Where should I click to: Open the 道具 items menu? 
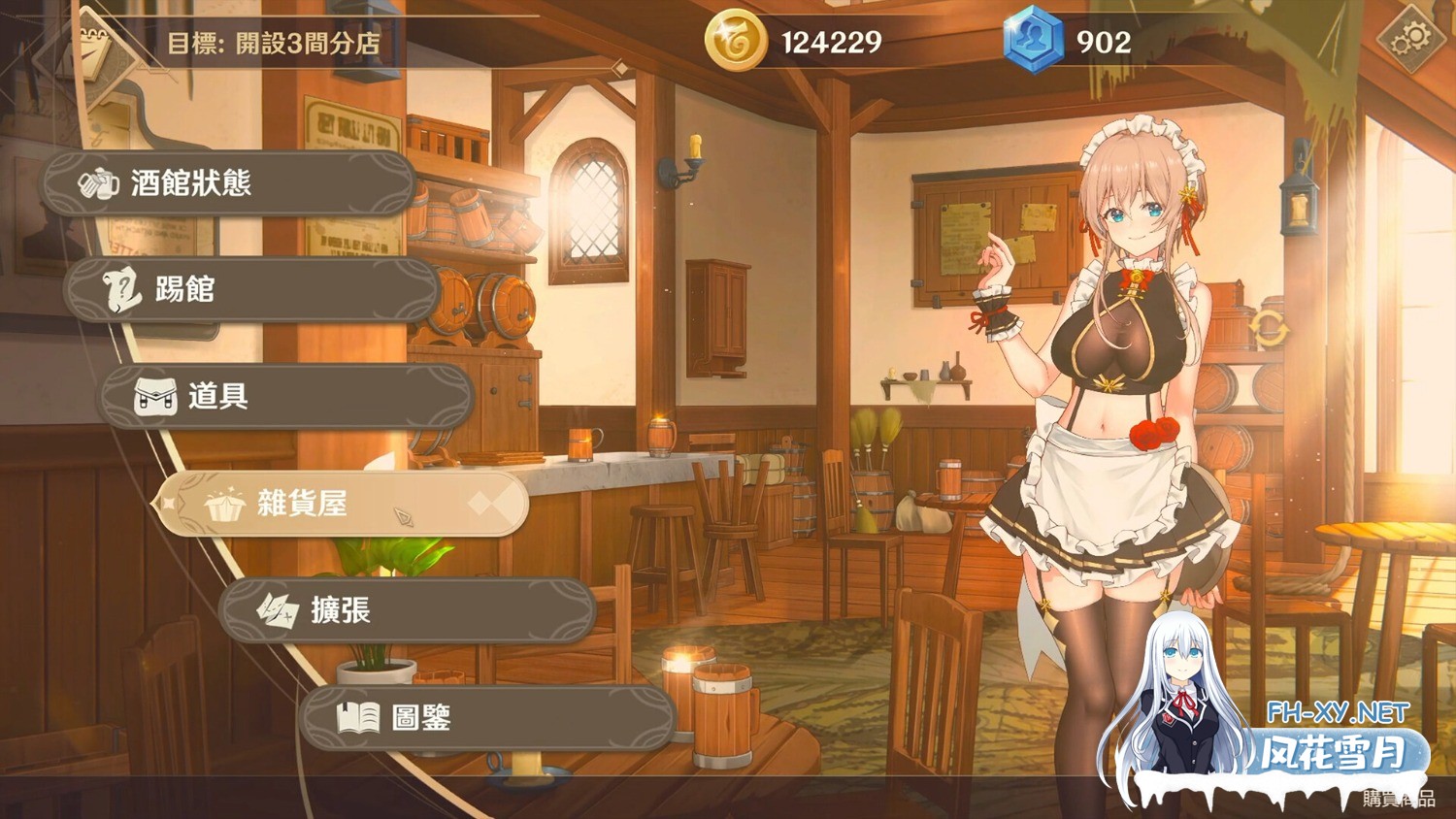[x=286, y=396]
